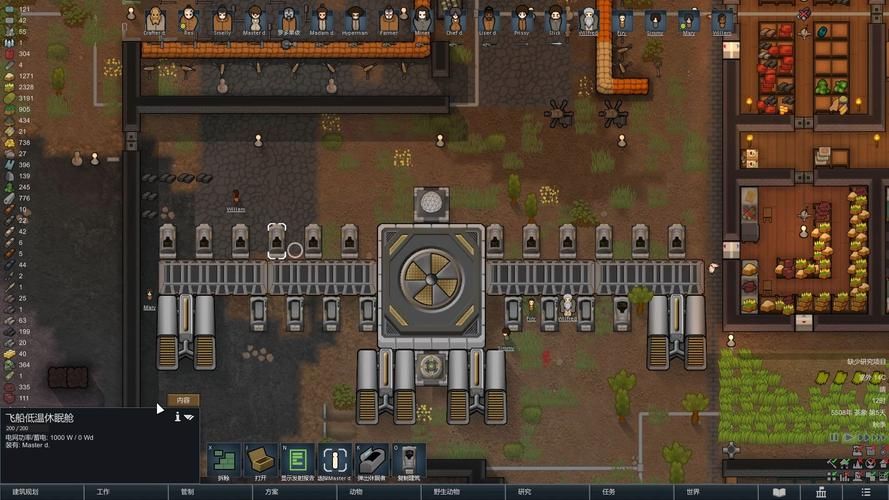Switch to the 任务 (Quests) tab

[609, 492]
